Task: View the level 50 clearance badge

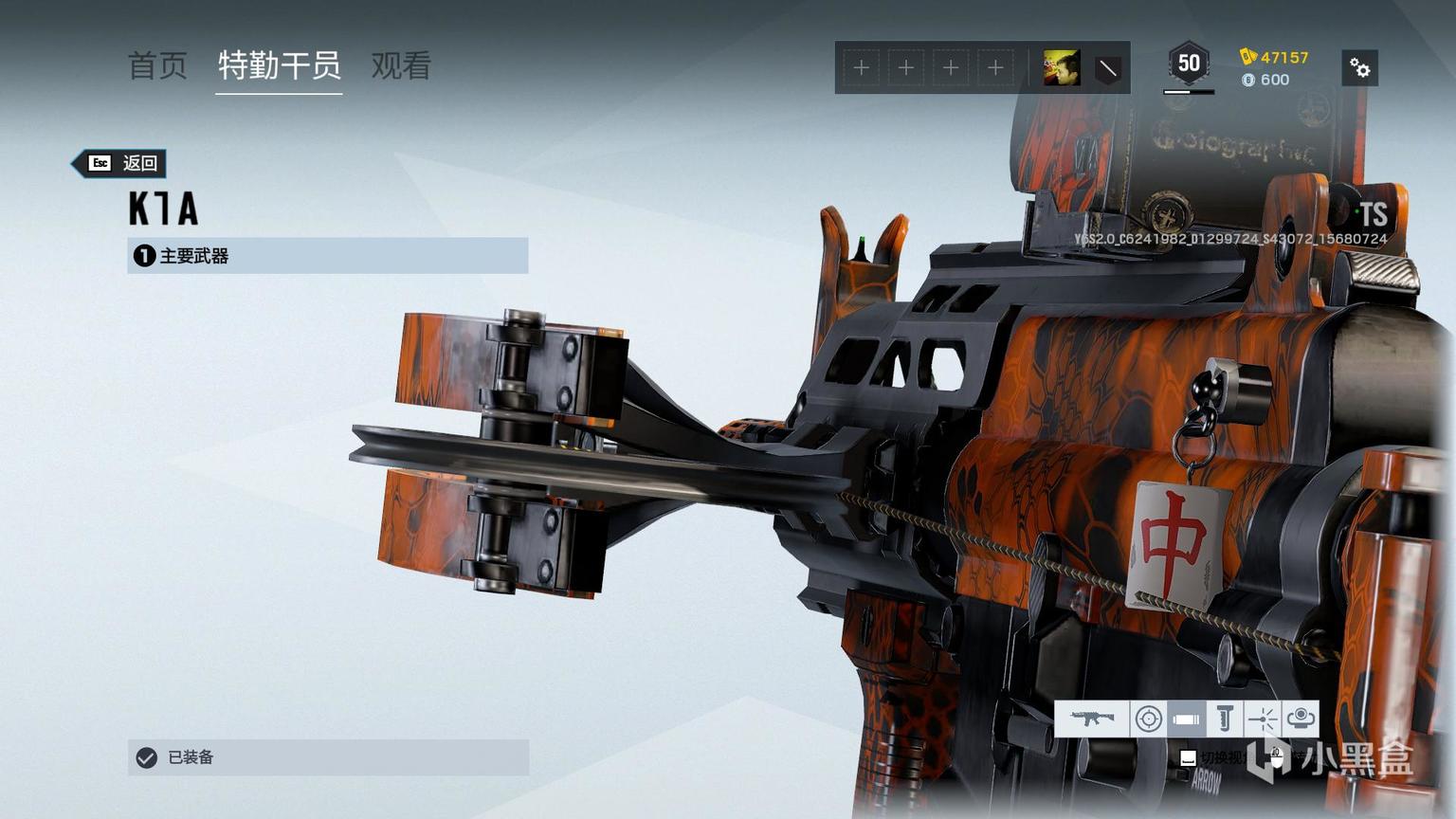Action: tap(1189, 64)
